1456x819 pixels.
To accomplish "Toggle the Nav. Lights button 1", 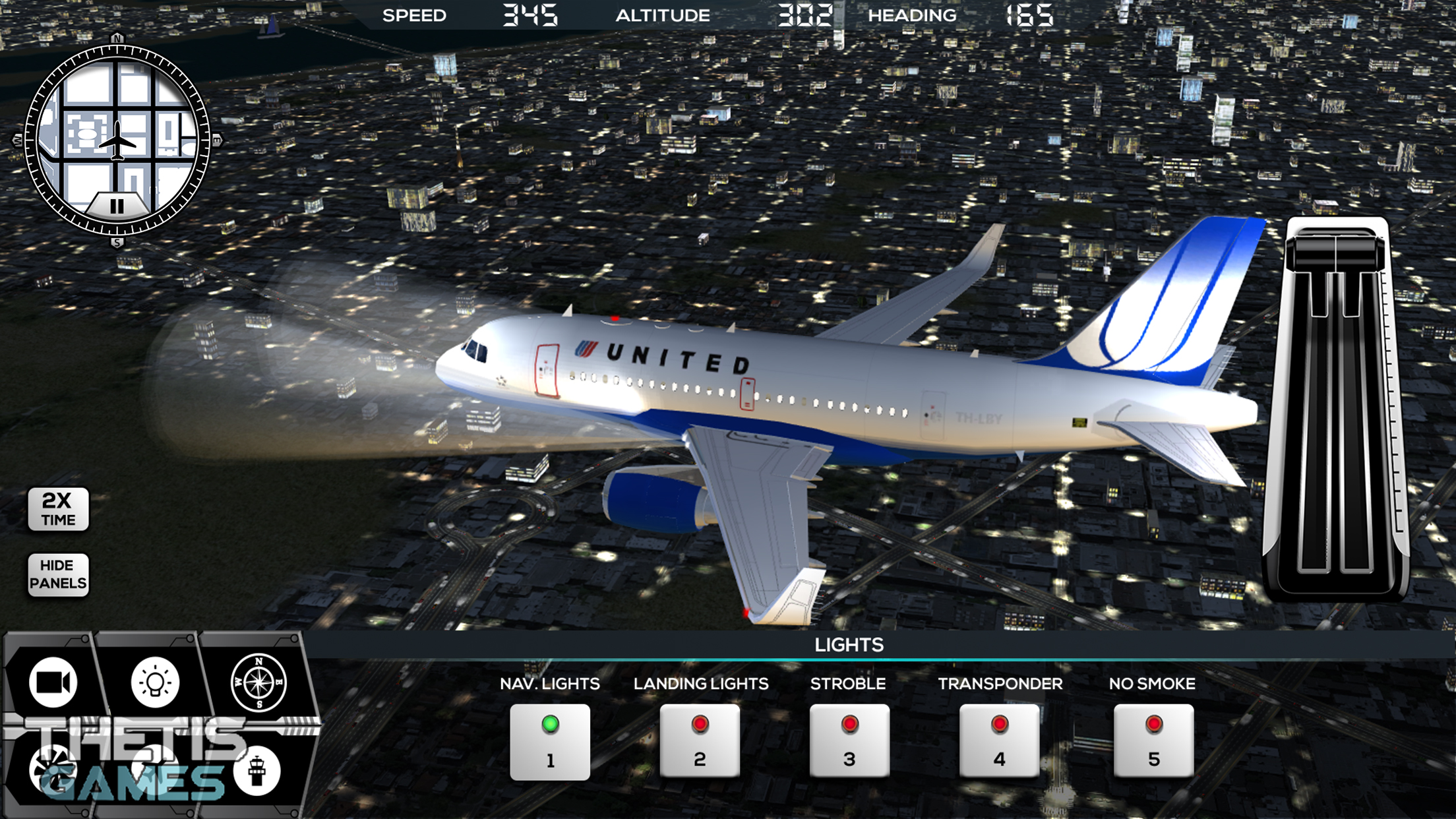I will (549, 742).
